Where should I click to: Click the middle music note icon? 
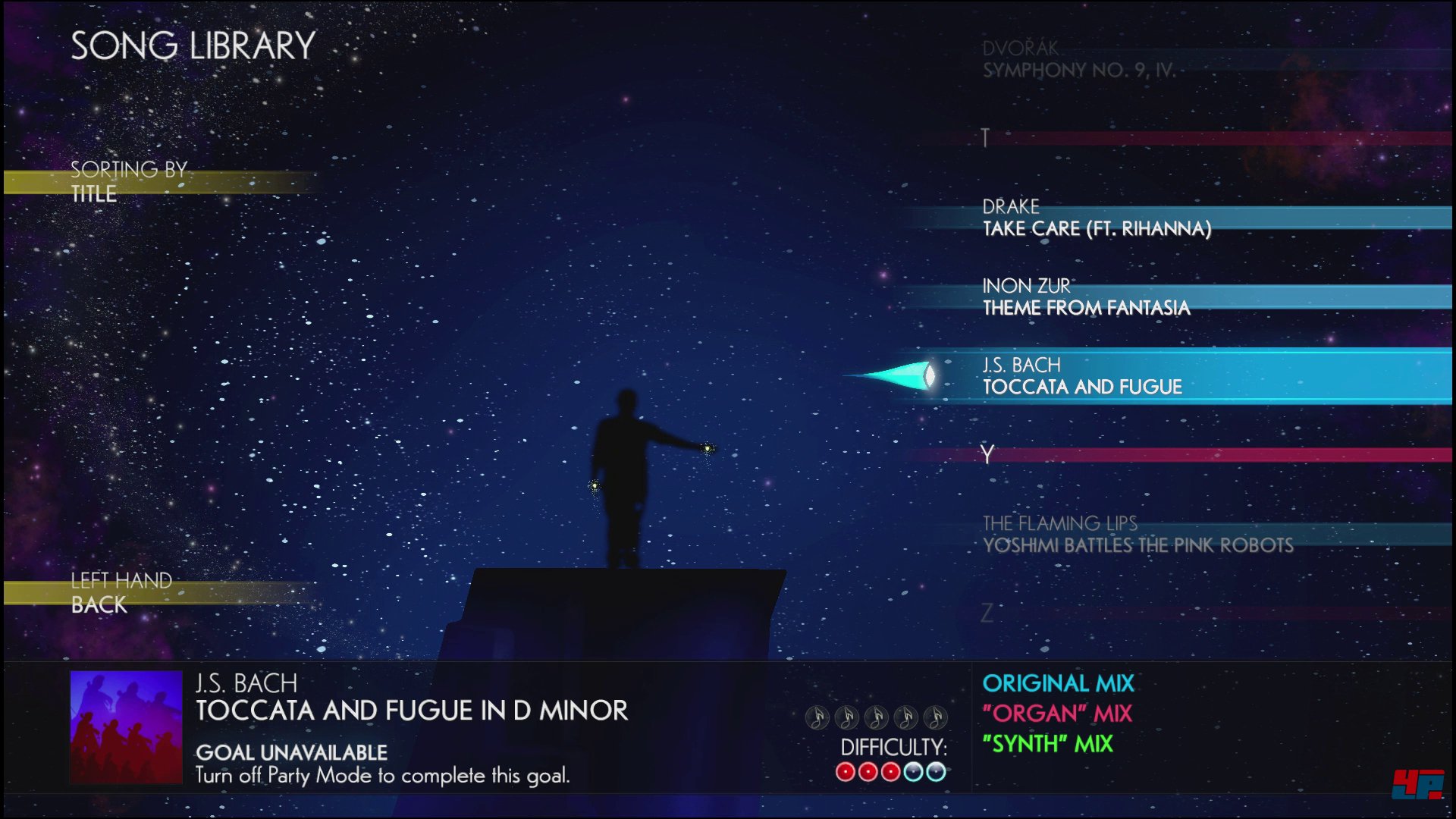coord(876,717)
